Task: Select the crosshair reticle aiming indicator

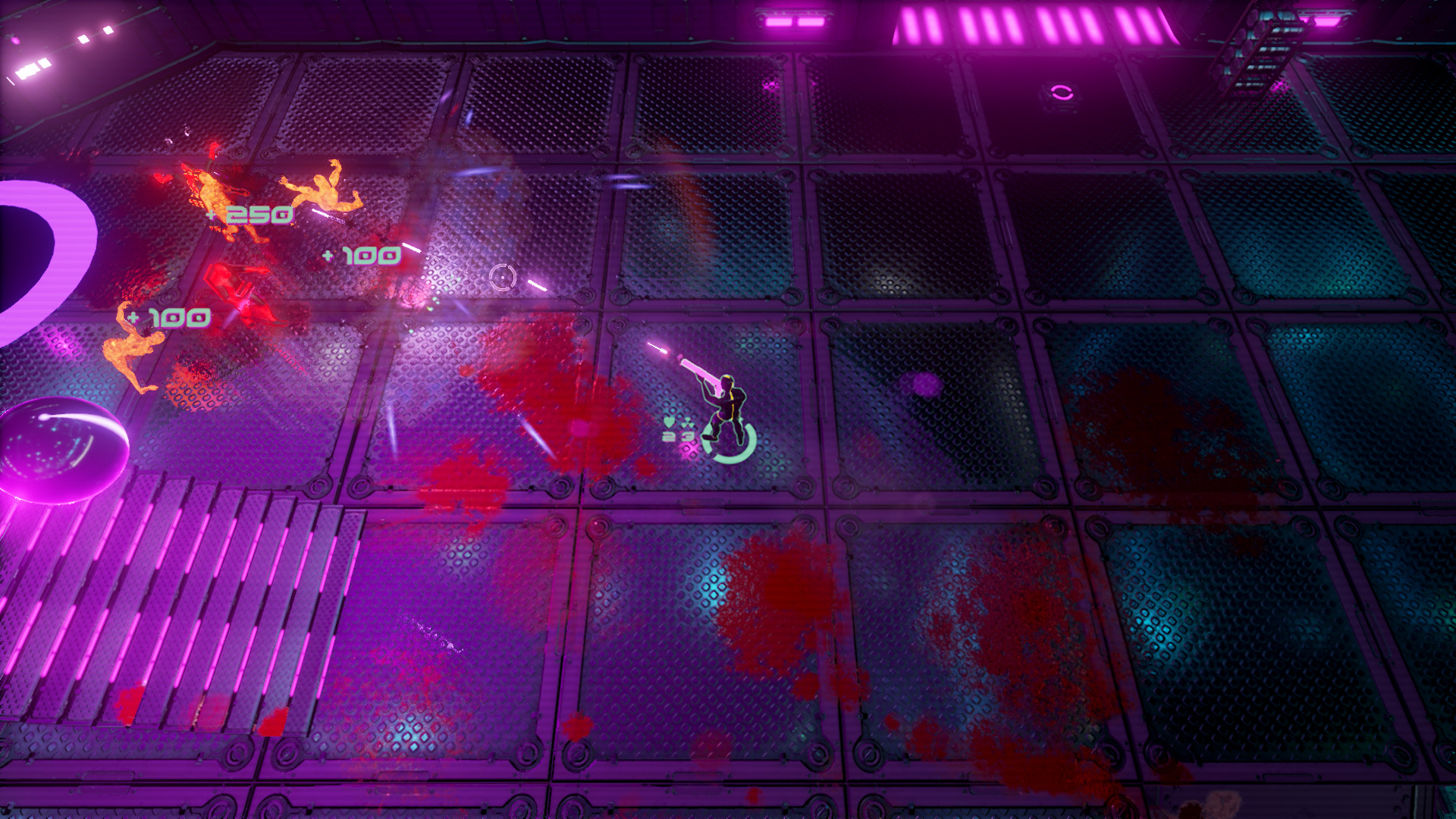Action: 503,278
